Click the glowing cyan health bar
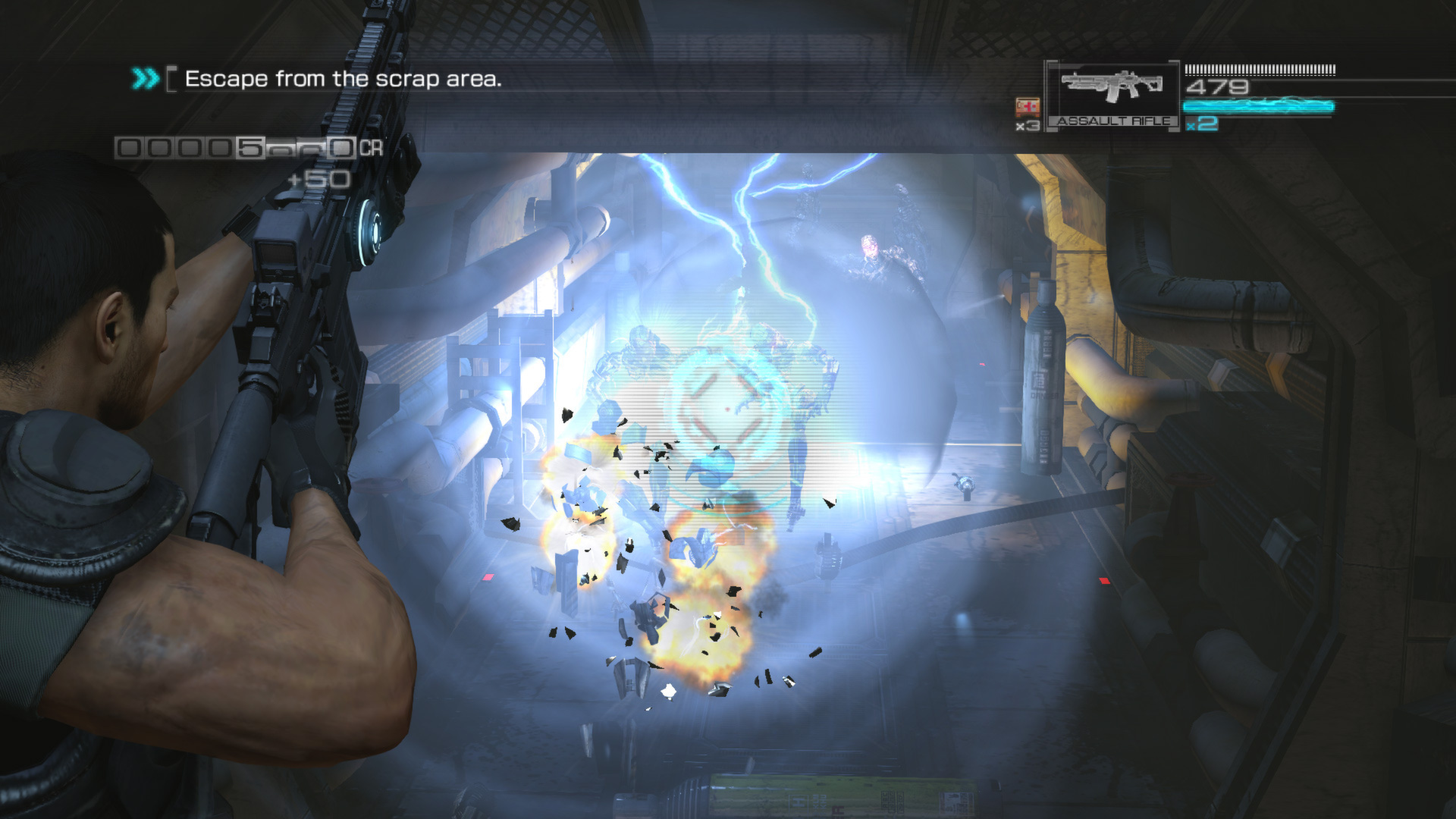The image size is (1456, 819). (x=1259, y=107)
